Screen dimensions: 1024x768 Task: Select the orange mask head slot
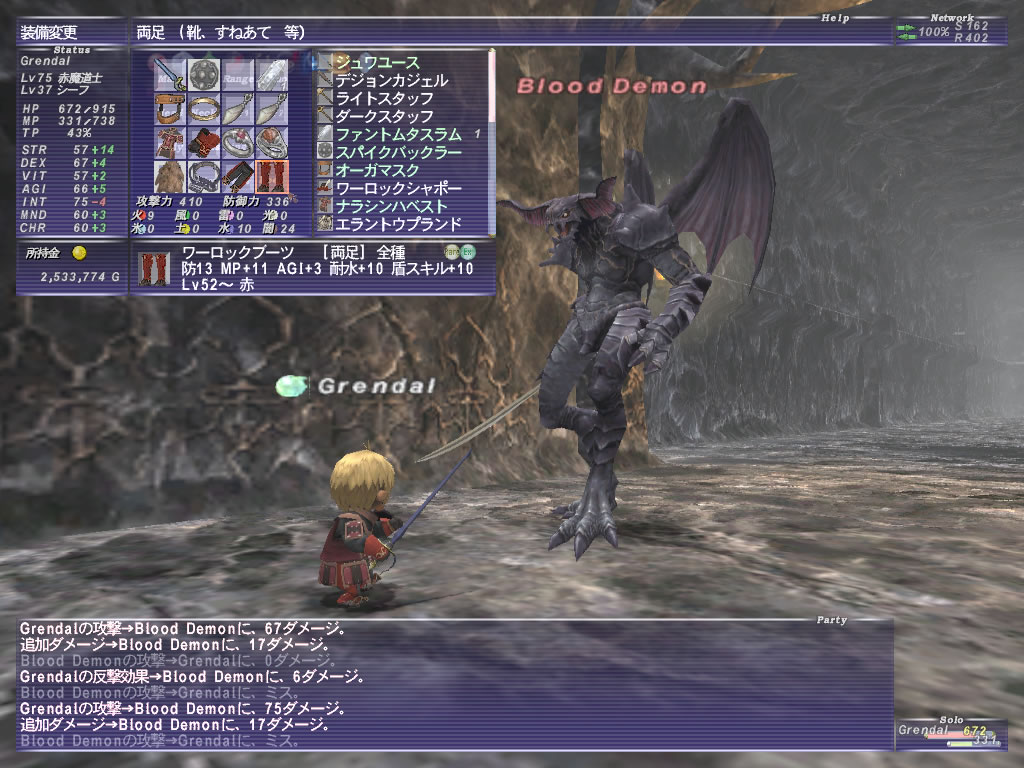[169, 109]
